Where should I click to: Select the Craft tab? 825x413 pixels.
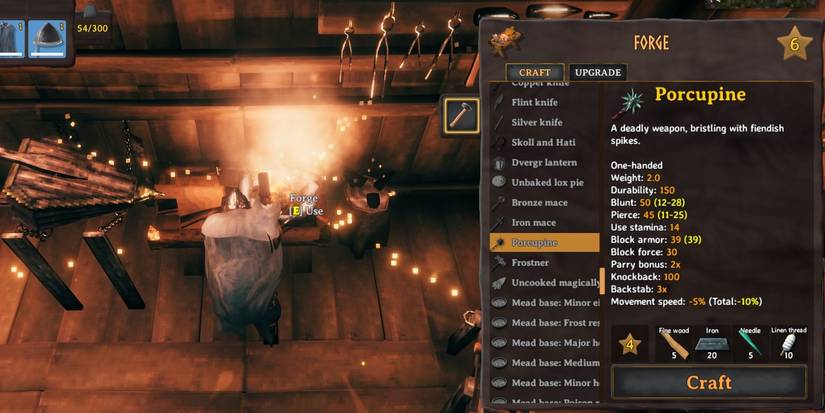pyautogui.click(x=534, y=72)
